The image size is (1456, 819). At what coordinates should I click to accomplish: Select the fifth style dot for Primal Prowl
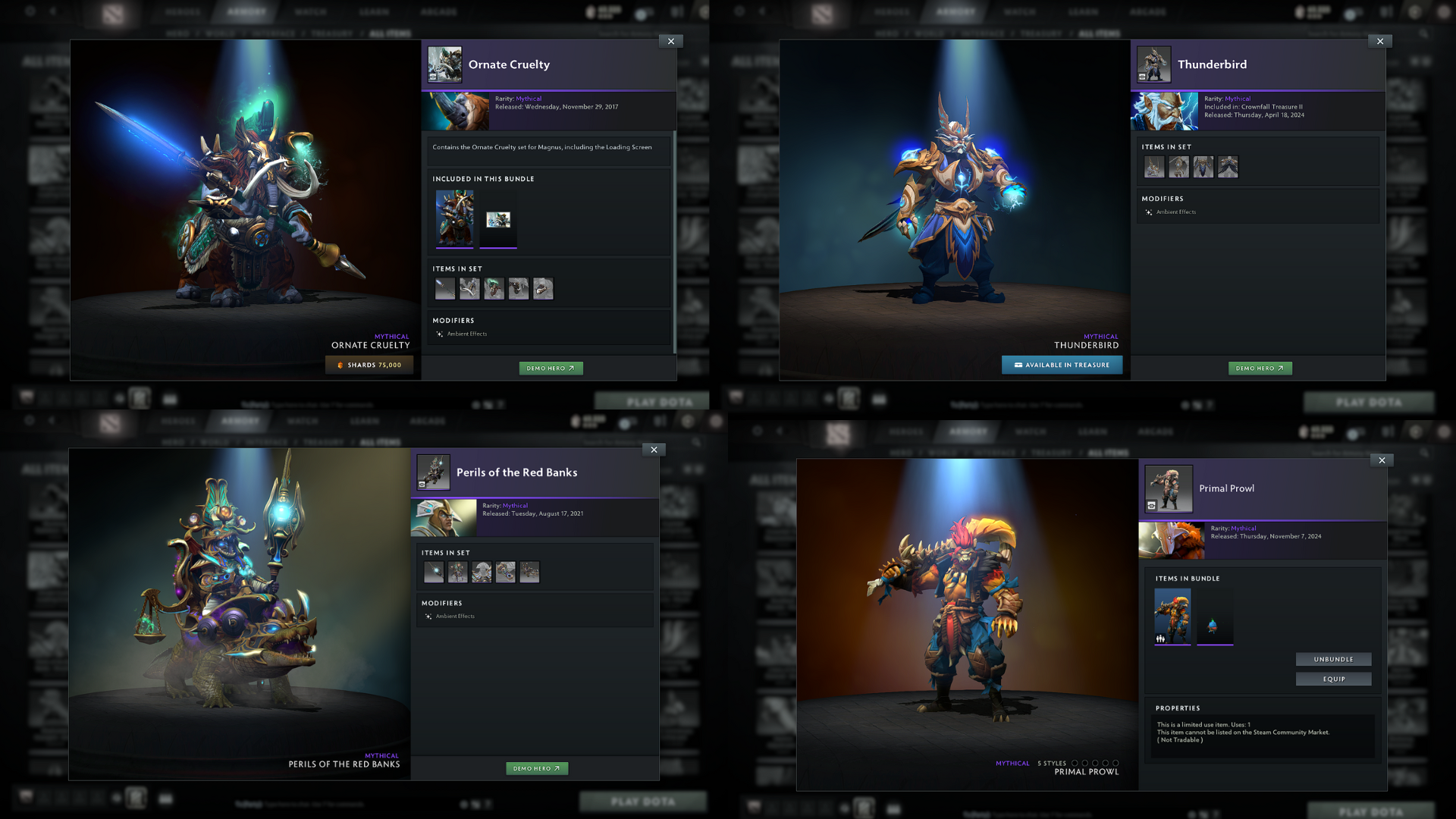click(1116, 763)
